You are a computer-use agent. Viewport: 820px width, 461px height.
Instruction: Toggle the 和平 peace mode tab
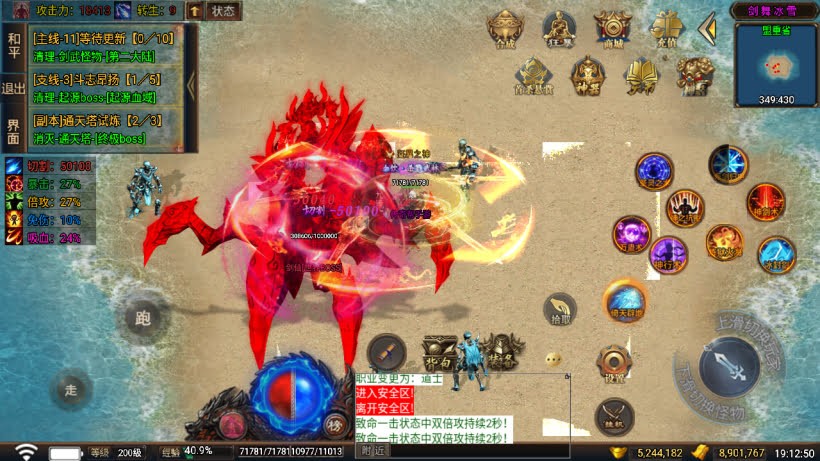coord(13,45)
